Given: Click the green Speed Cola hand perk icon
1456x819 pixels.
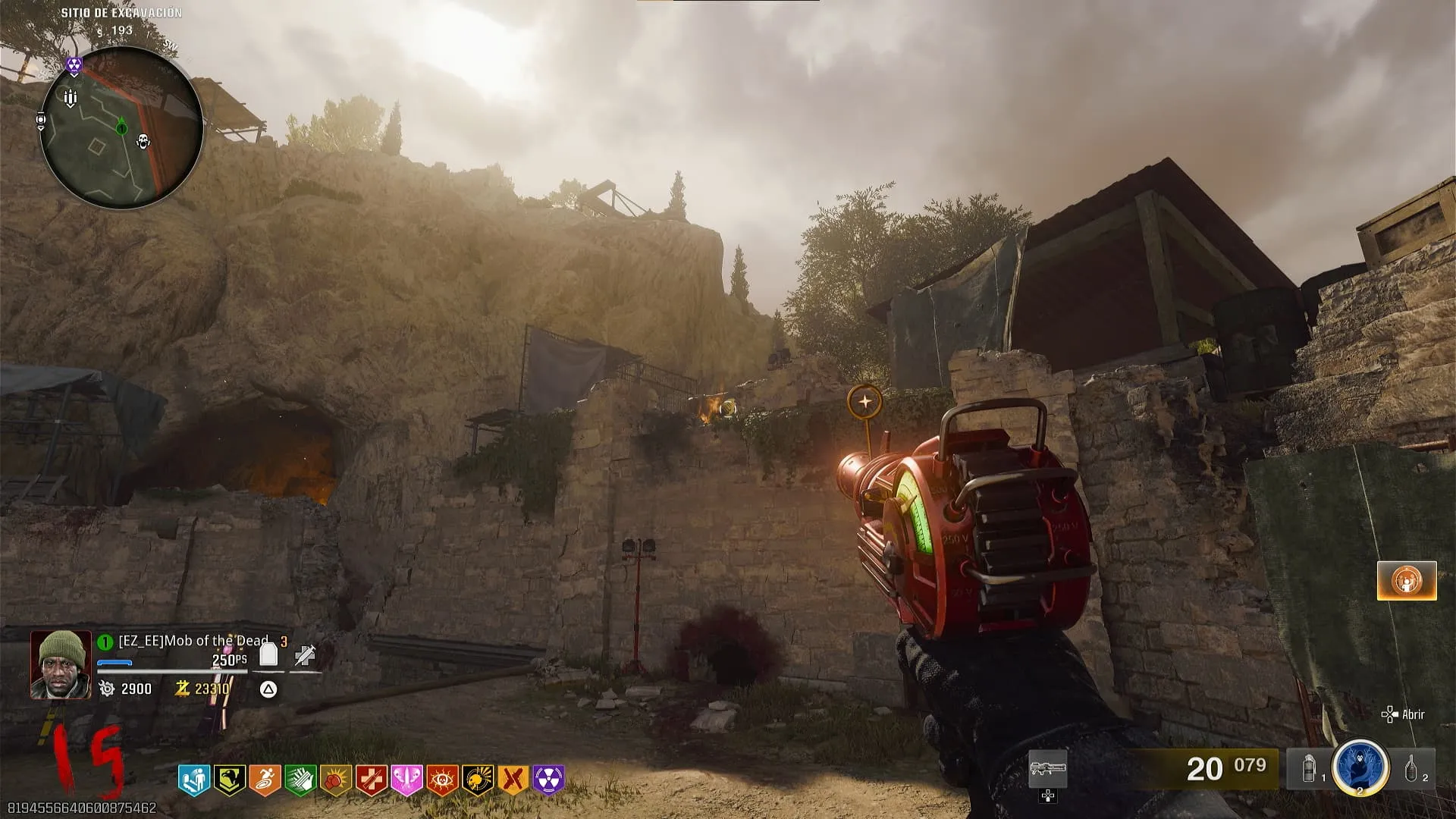Looking at the screenshot, I should click(x=300, y=780).
